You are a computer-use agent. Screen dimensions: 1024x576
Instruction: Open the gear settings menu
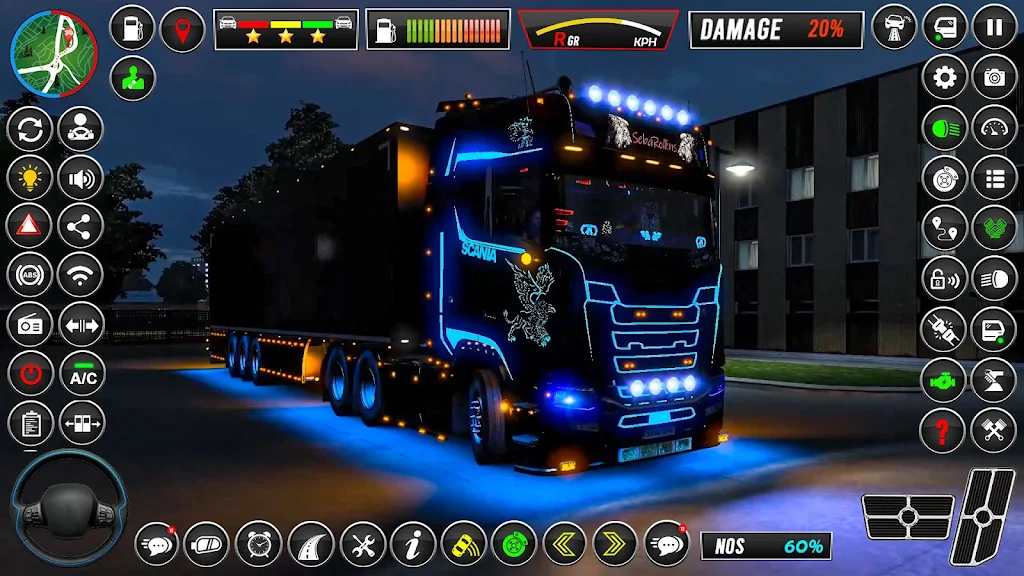coord(944,77)
